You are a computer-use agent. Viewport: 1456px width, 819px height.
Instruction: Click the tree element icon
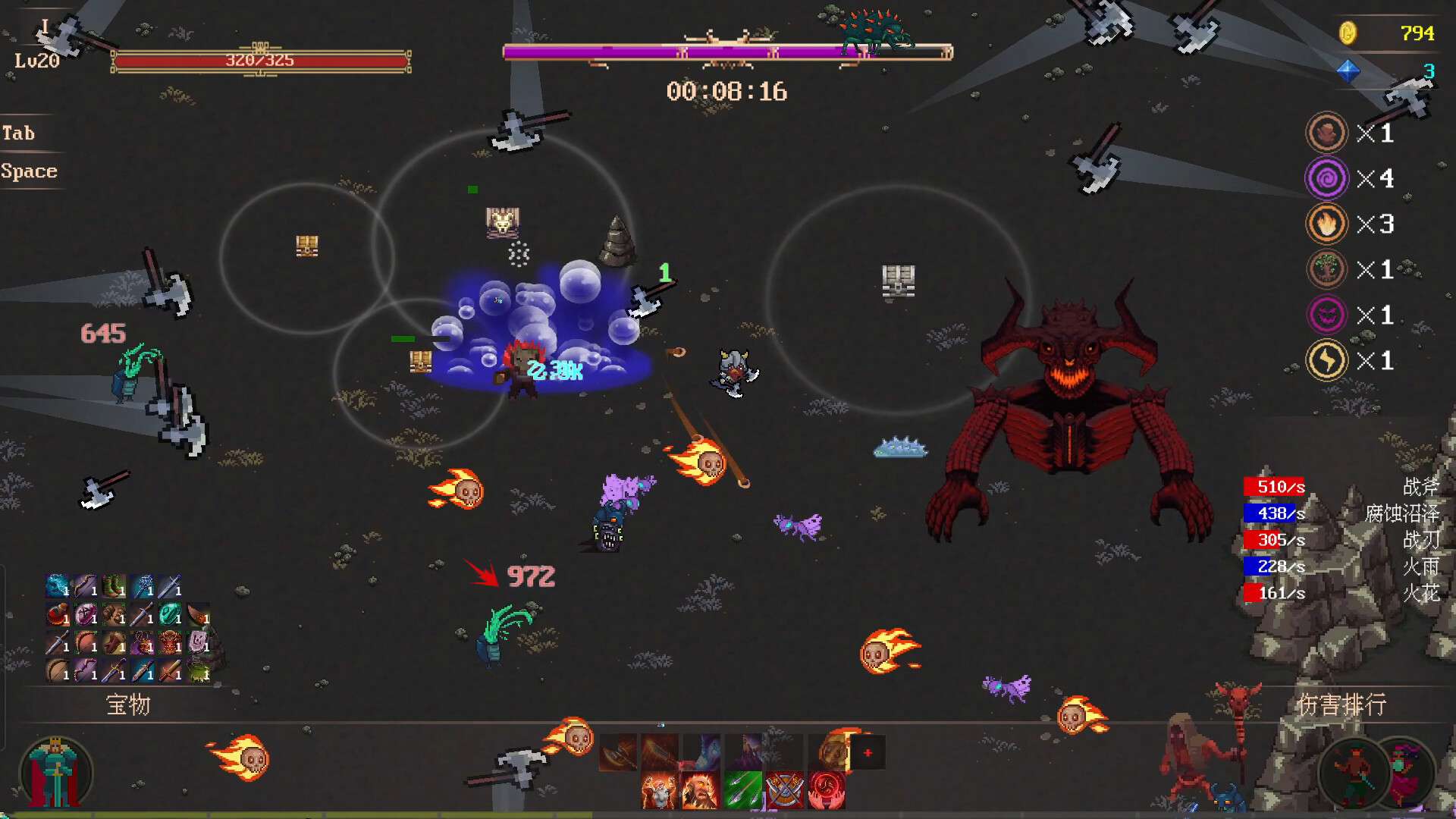[1326, 269]
